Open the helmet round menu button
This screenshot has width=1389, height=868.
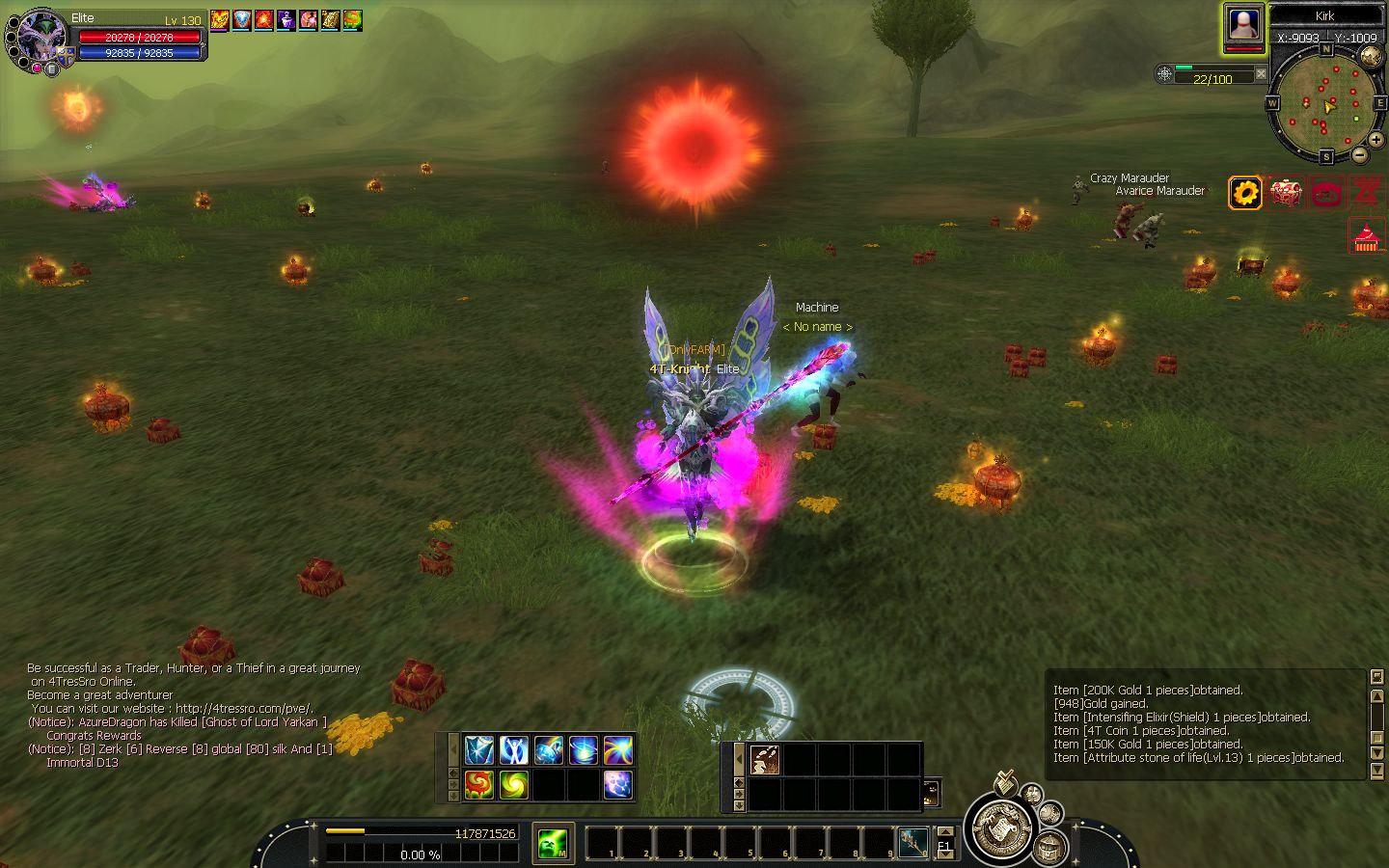pyautogui.click(x=1049, y=848)
